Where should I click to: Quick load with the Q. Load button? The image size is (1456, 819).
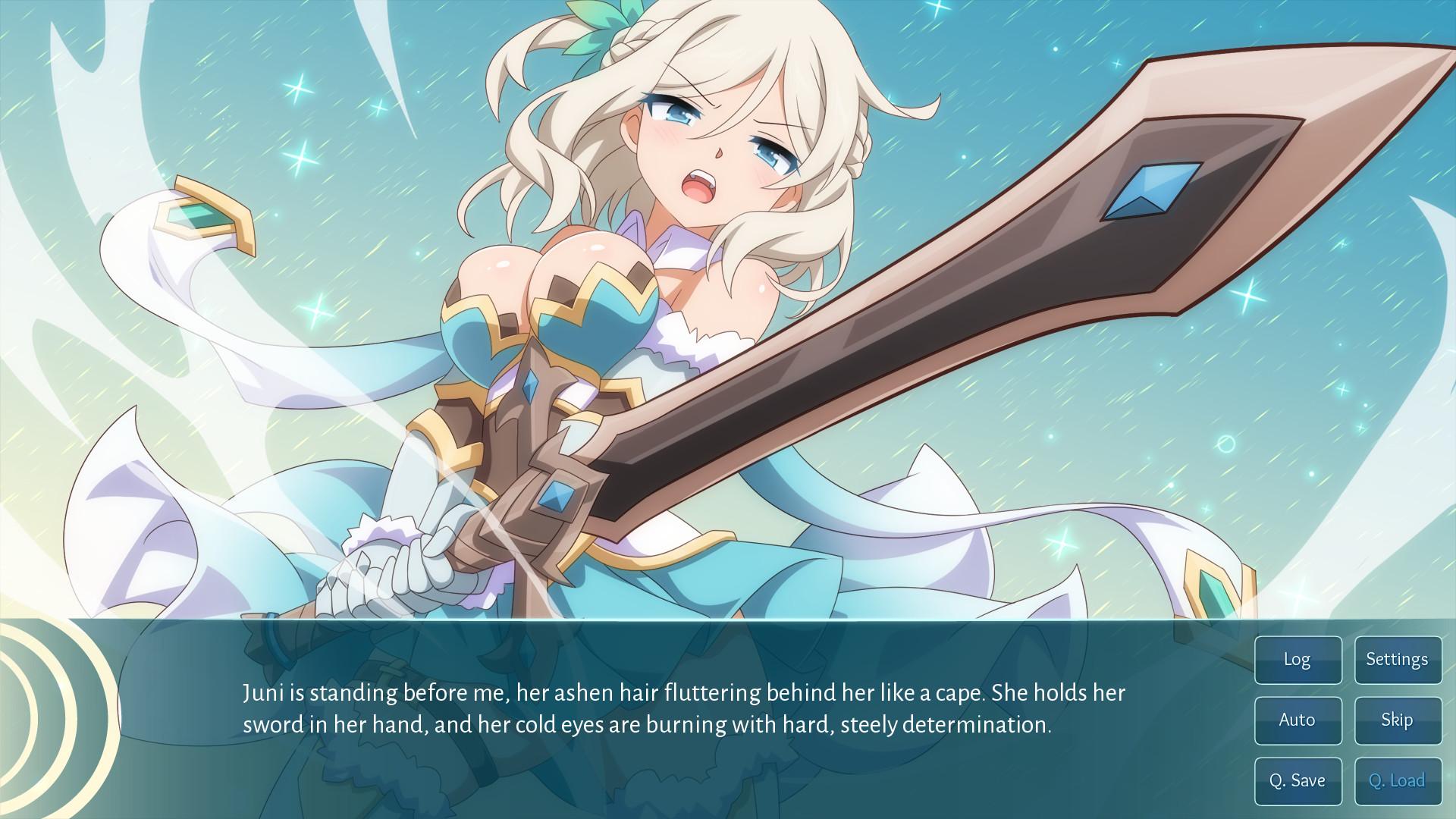[1398, 780]
